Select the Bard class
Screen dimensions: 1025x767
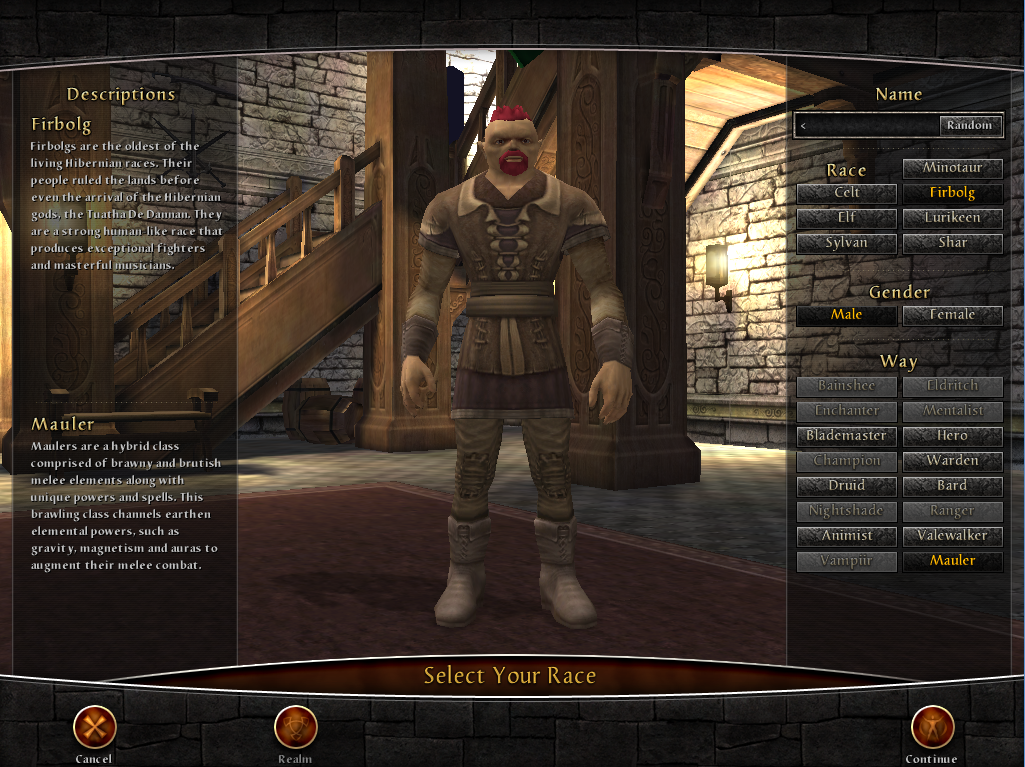click(952, 486)
